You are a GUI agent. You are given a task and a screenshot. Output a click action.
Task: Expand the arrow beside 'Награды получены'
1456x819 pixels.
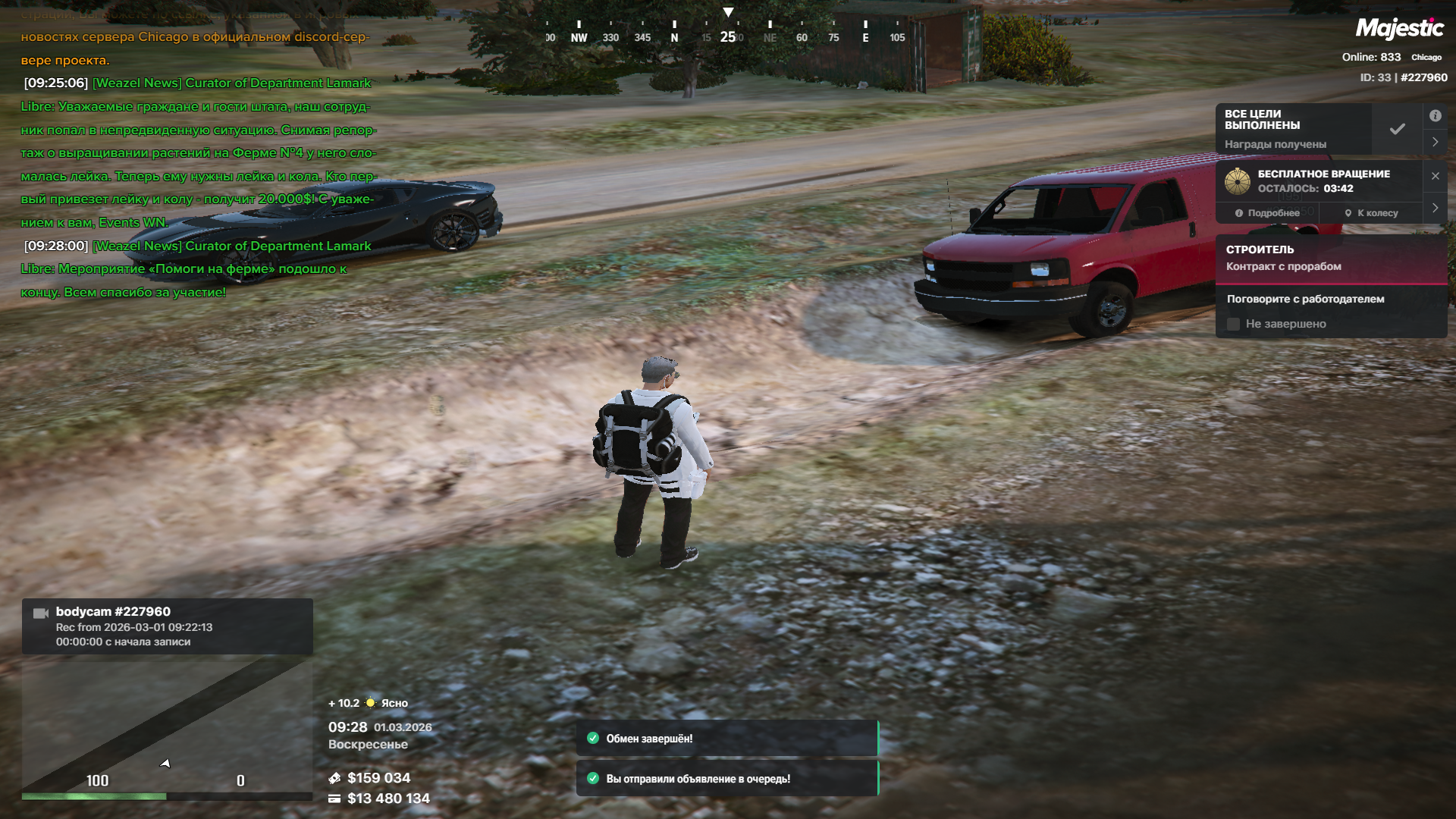[1435, 142]
